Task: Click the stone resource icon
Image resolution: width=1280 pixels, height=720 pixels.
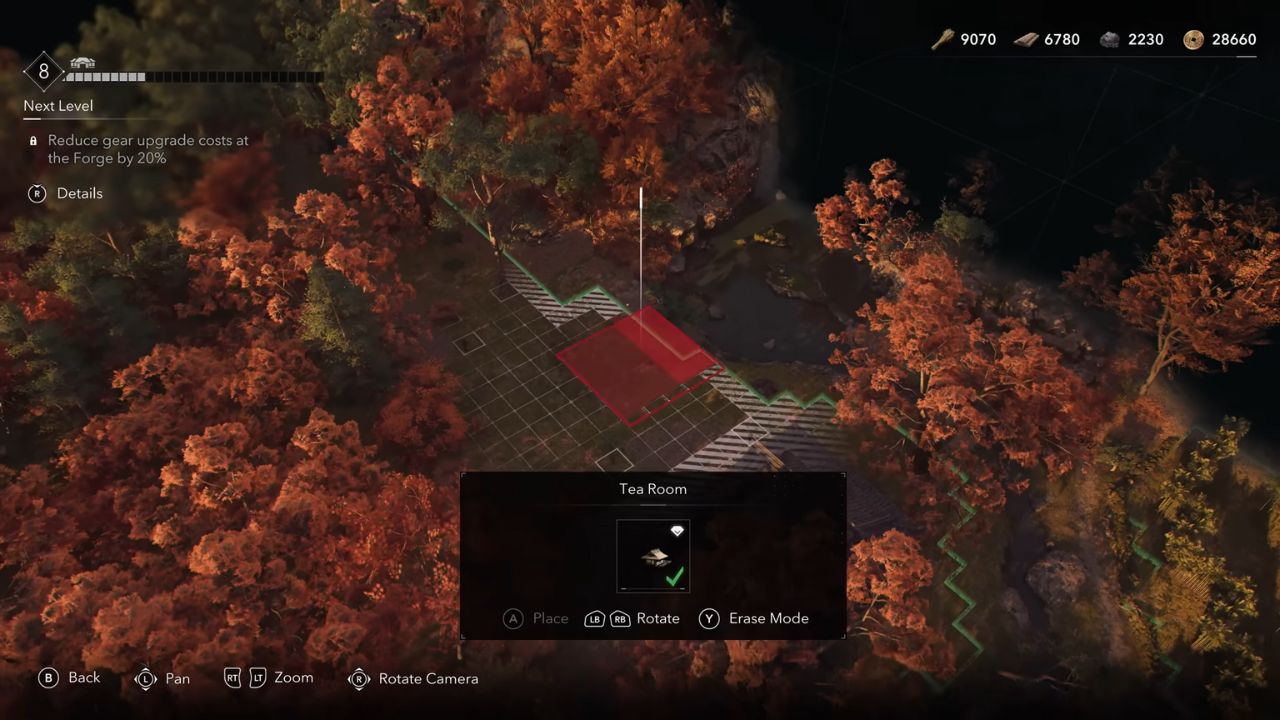Action: [x=1108, y=39]
